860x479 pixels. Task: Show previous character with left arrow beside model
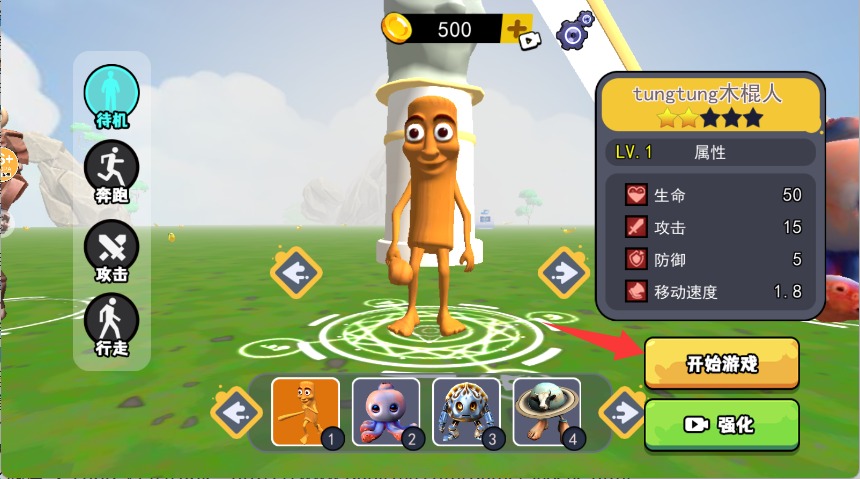[296, 272]
